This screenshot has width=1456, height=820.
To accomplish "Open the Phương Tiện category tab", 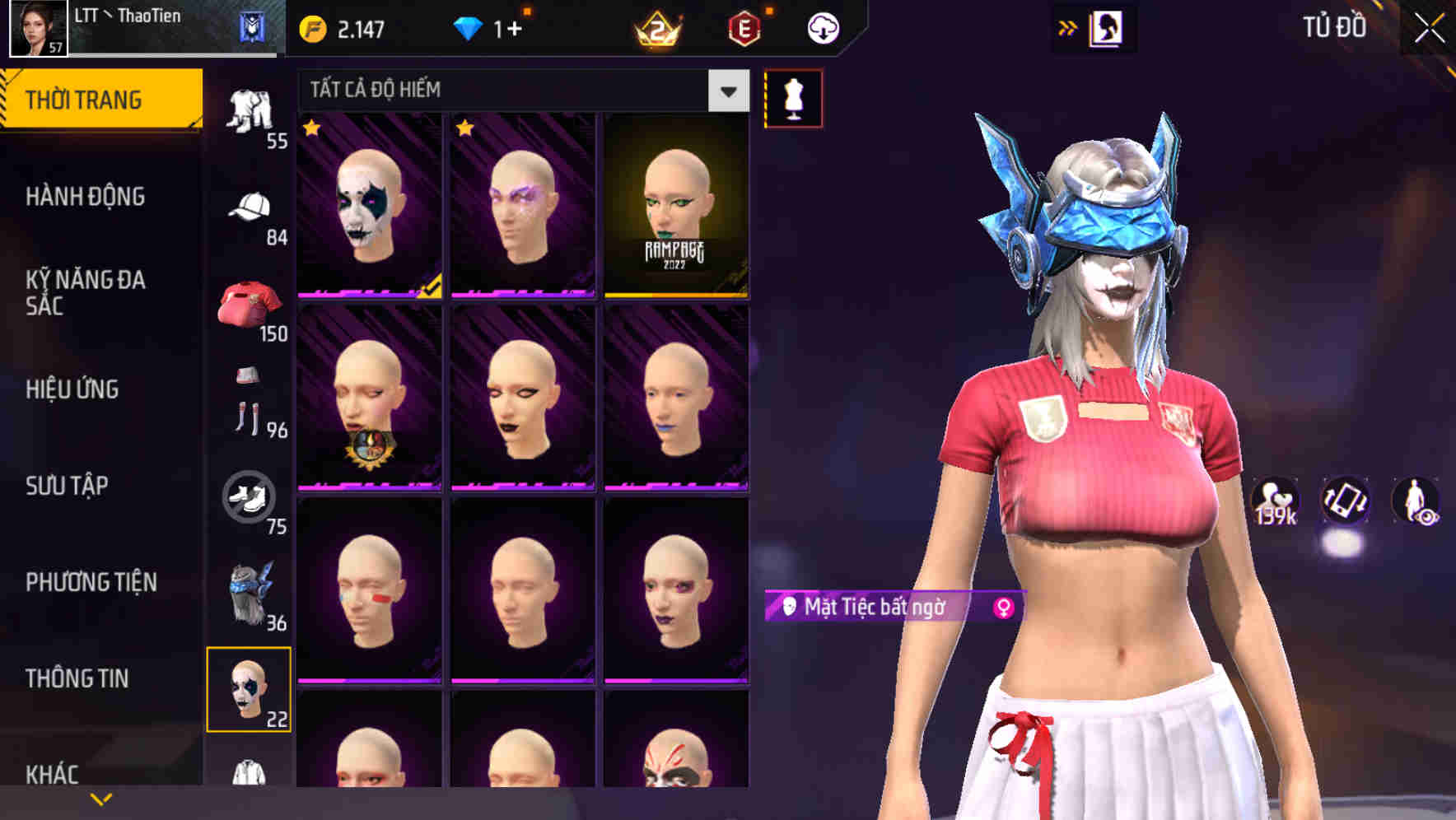I will click(x=91, y=580).
